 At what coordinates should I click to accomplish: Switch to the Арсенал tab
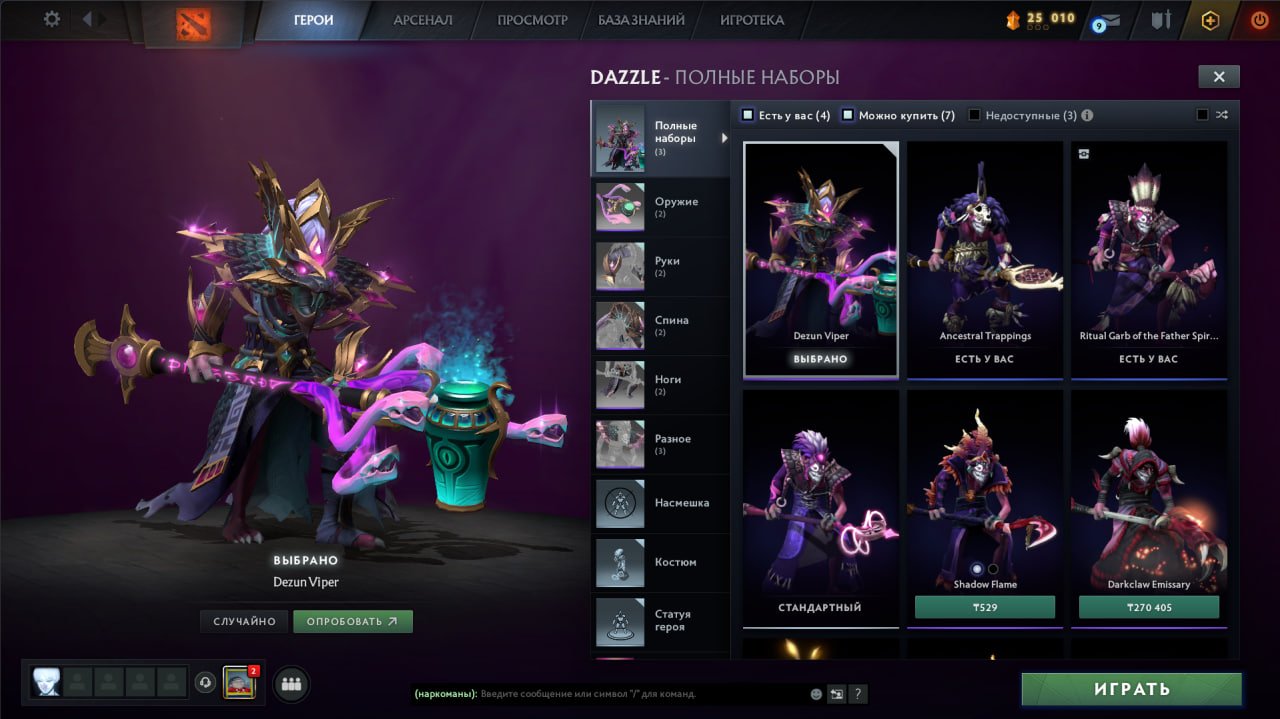point(422,20)
